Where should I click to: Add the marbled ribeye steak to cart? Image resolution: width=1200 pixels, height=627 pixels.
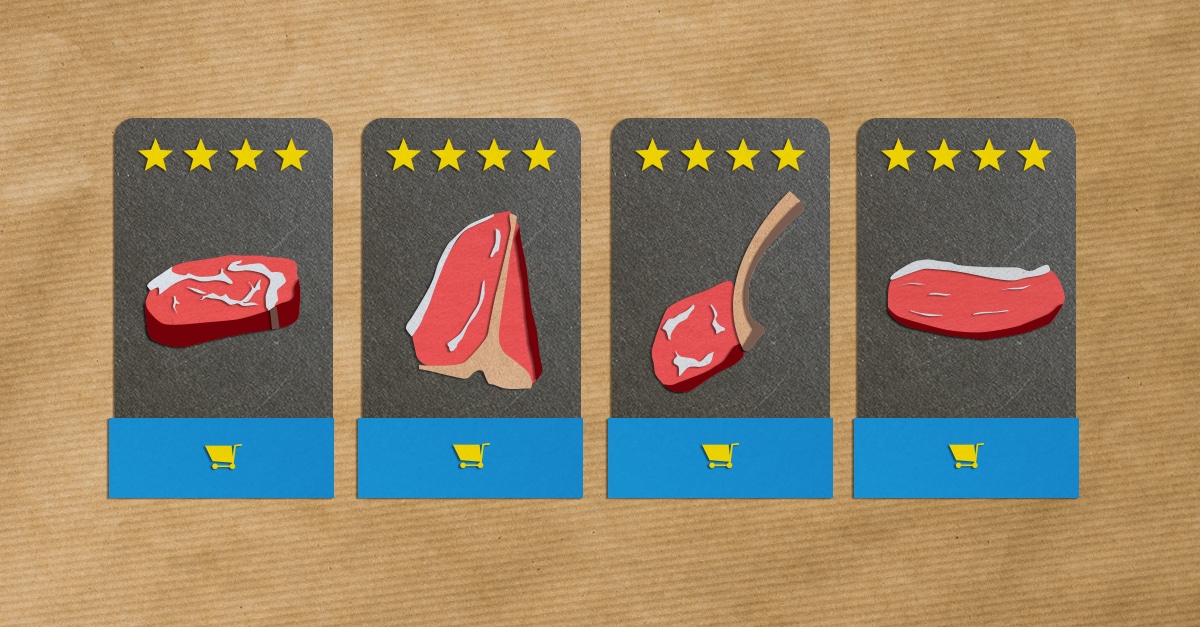coord(222,457)
